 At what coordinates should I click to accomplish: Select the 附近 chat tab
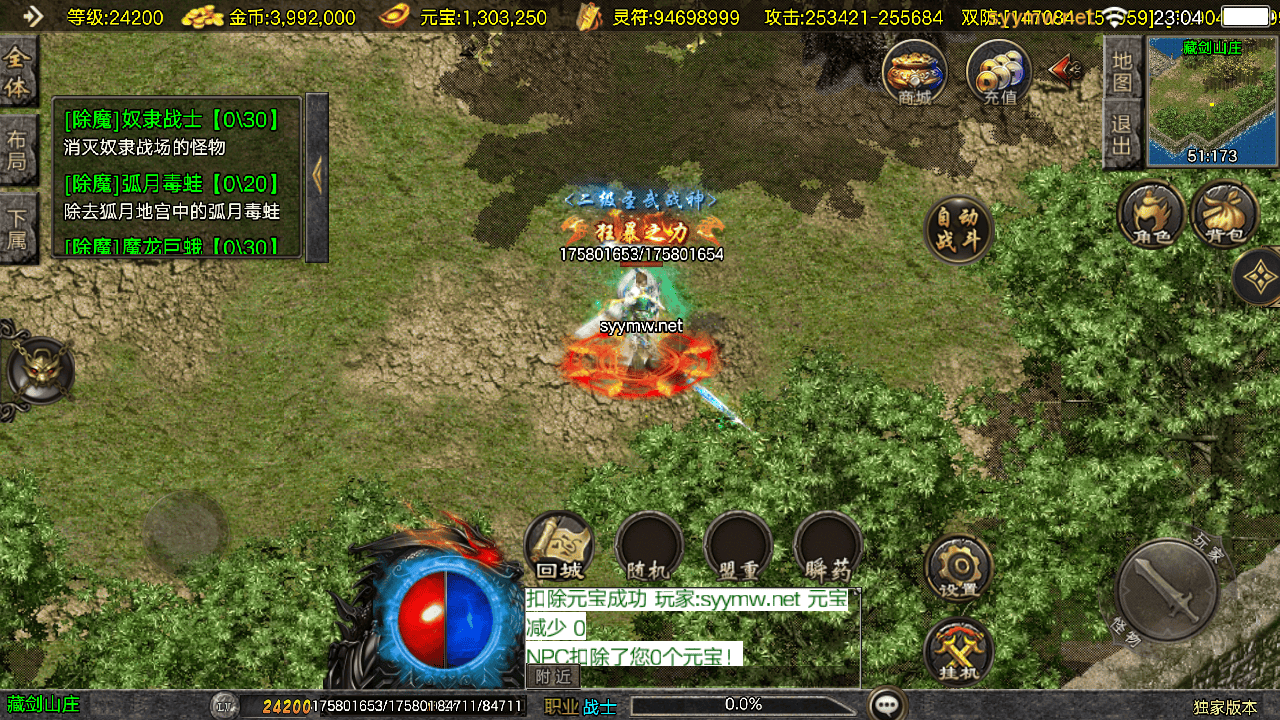coord(553,677)
